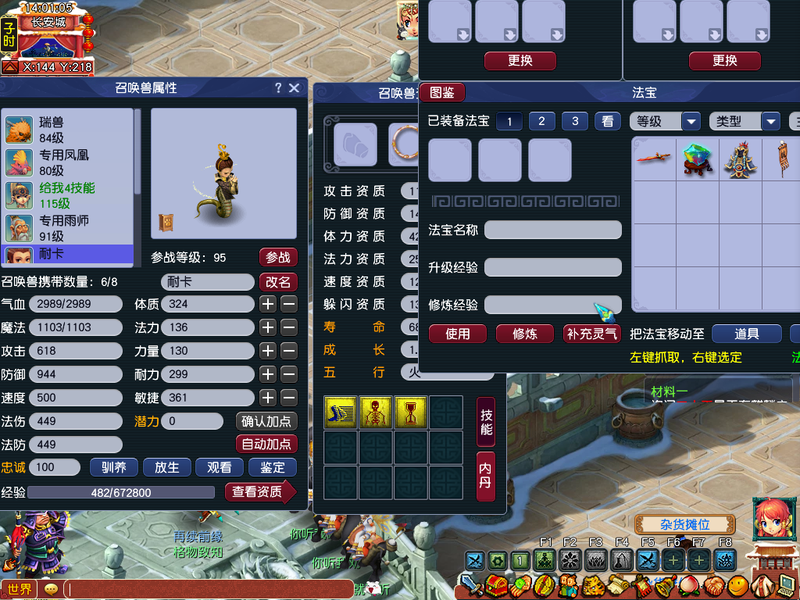Appraise the pet with 鉴定
The image size is (800, 600).
[x=272, y=467]
